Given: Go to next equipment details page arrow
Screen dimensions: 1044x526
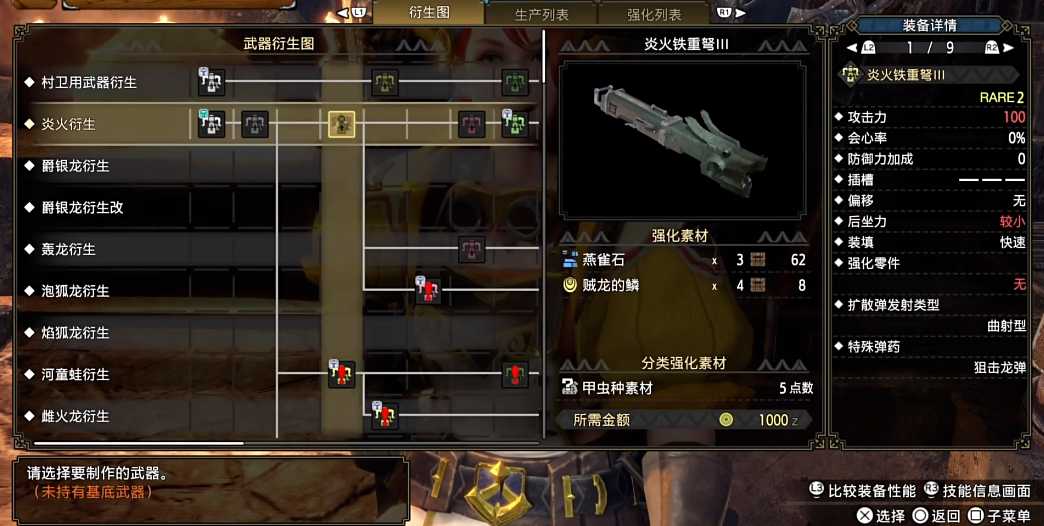Looking at the screenshot, I should (1009, 47).
